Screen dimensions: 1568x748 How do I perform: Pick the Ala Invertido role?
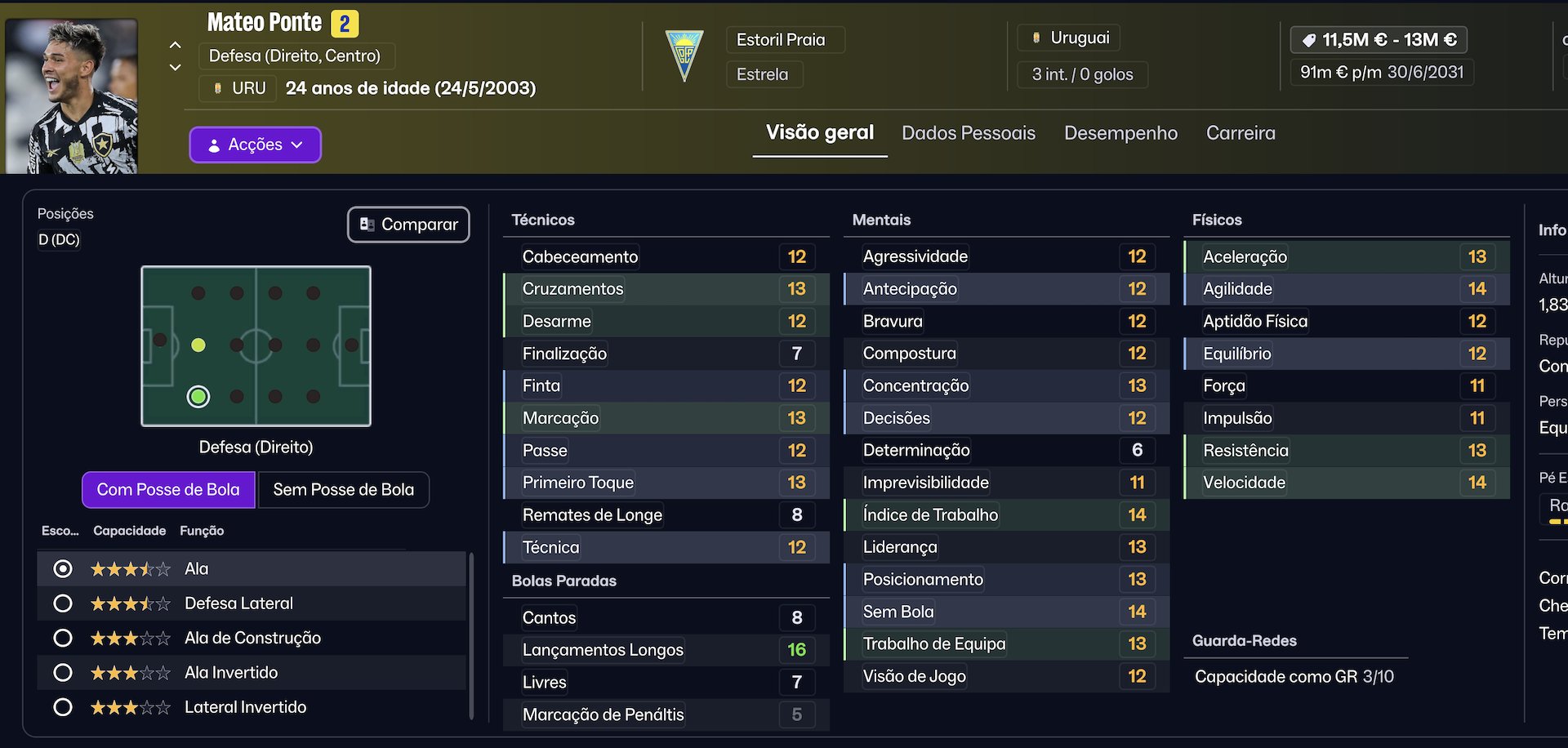63,673
